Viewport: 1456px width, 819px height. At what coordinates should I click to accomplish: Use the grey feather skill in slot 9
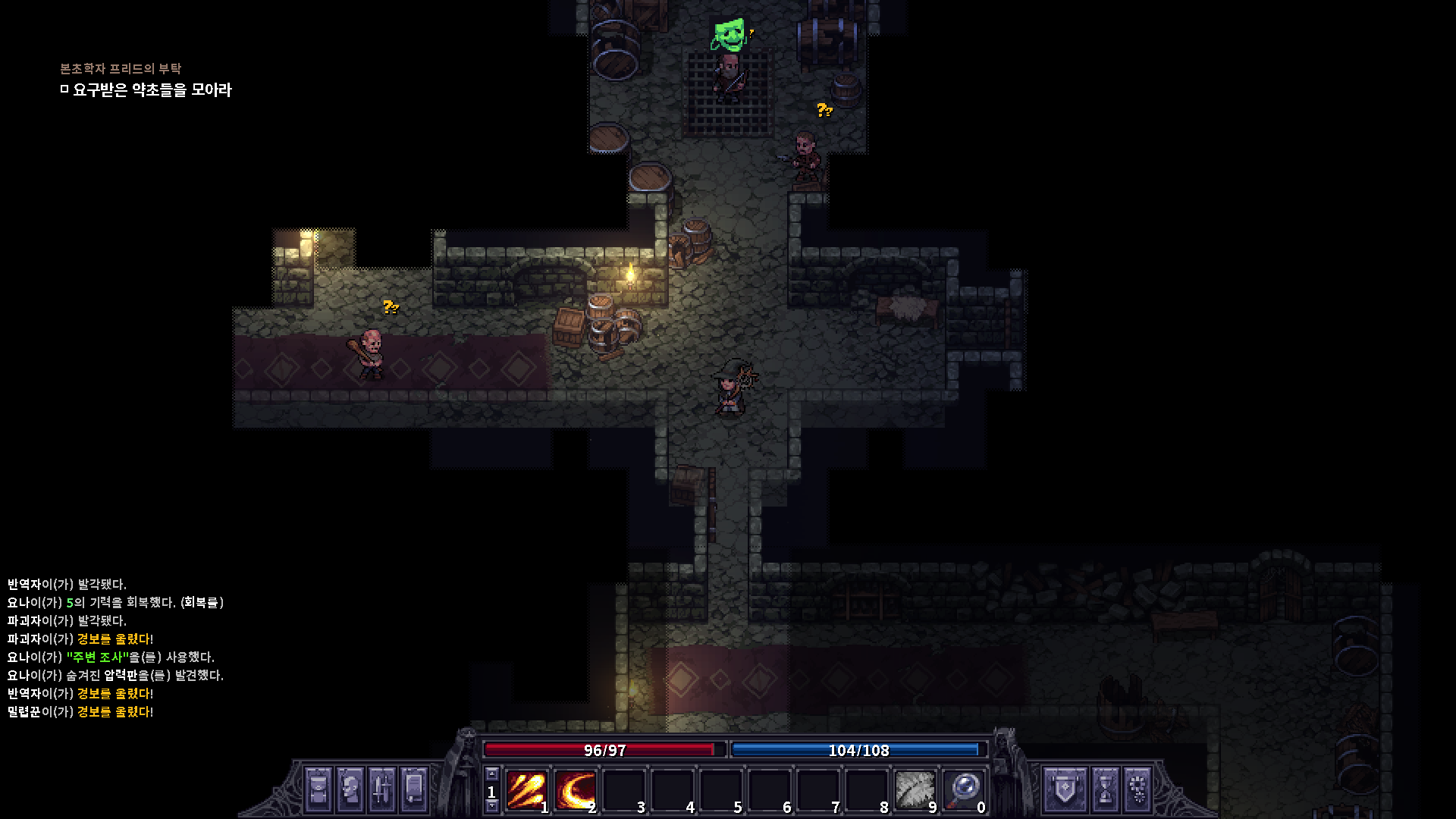(x=915, y=791)
